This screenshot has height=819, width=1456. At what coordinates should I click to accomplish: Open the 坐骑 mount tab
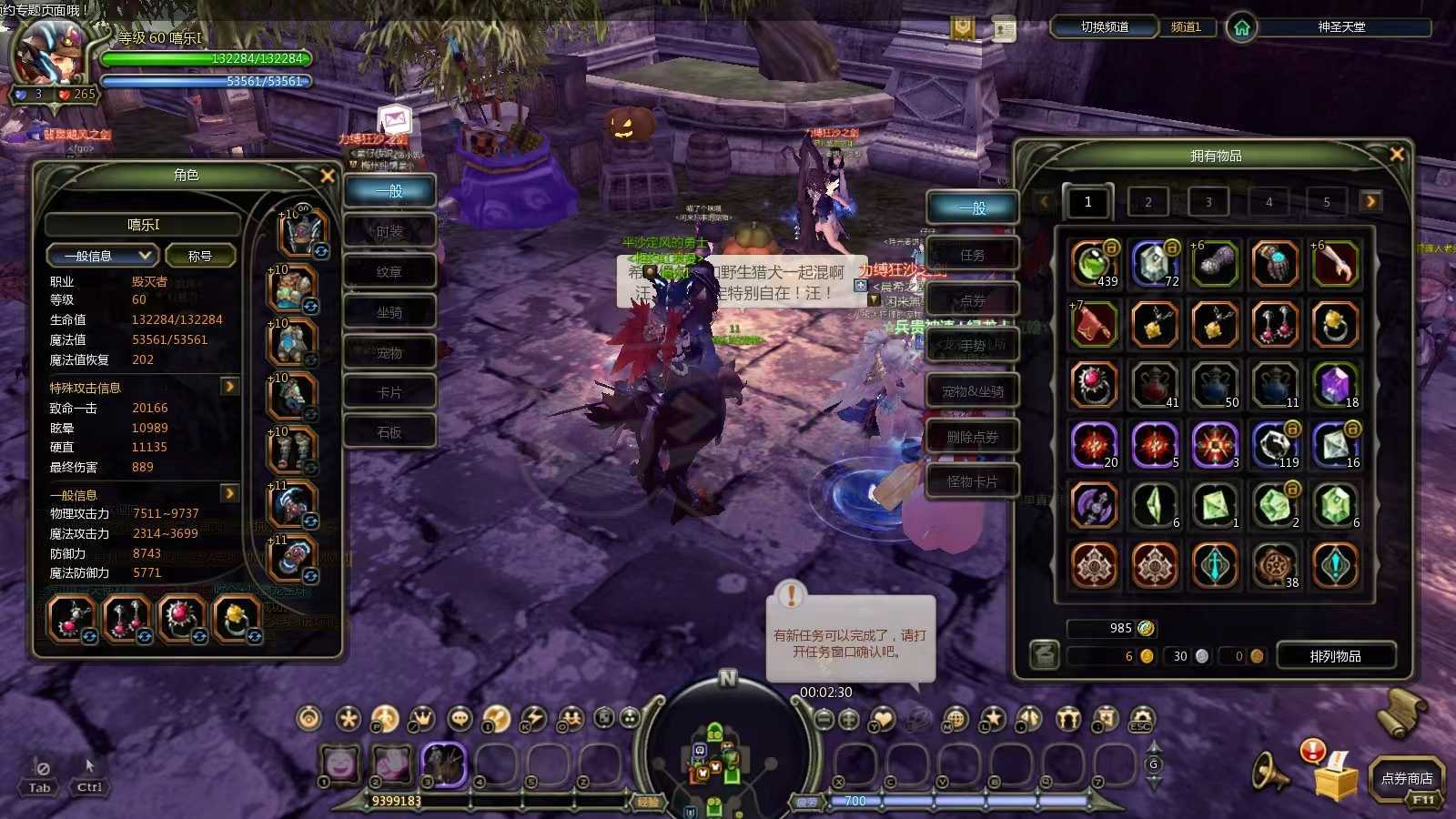coord(389,312)
